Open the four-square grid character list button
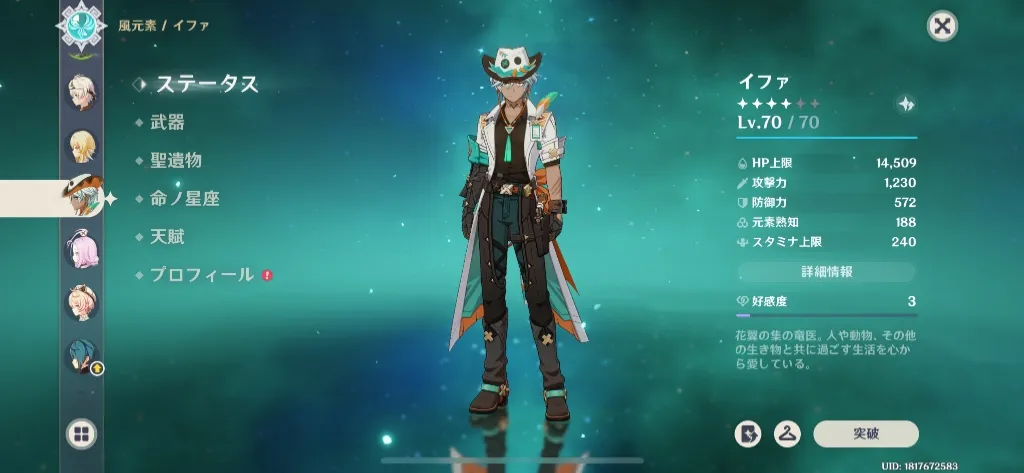 [x=81, y=433]
